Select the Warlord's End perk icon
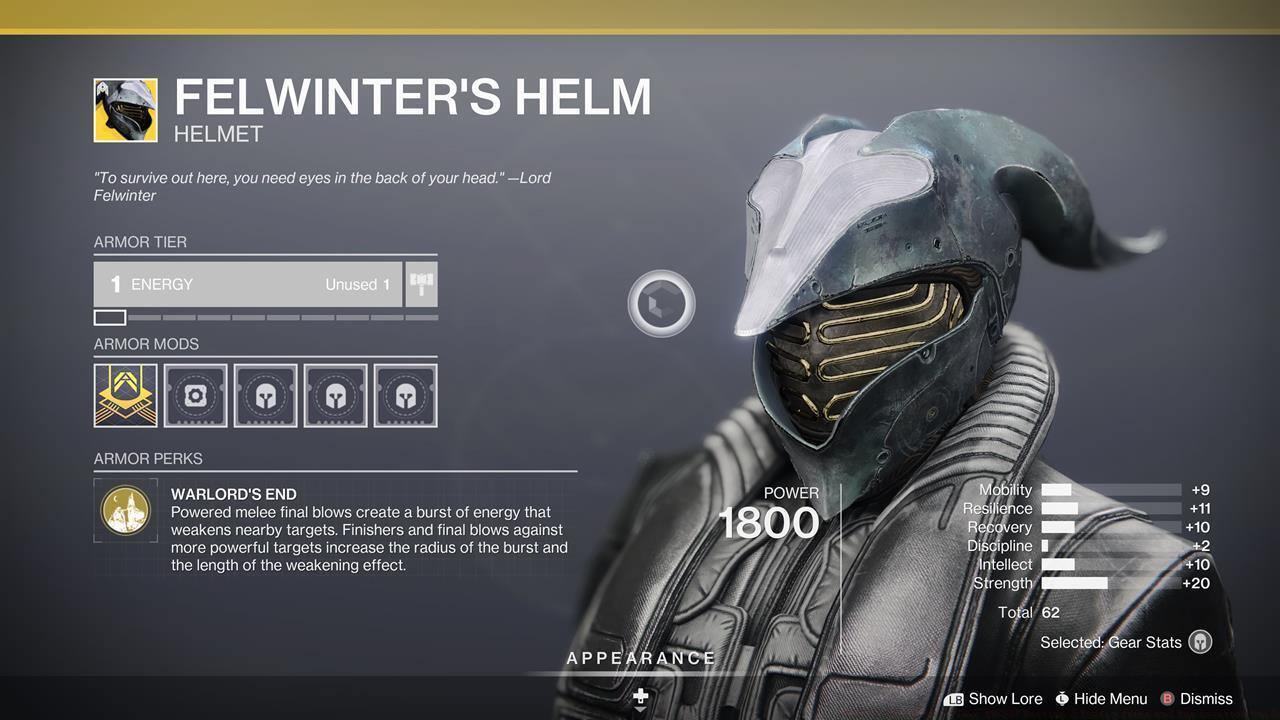Image resolution: width=1280 pixels, height=720 pixels. 126,510
